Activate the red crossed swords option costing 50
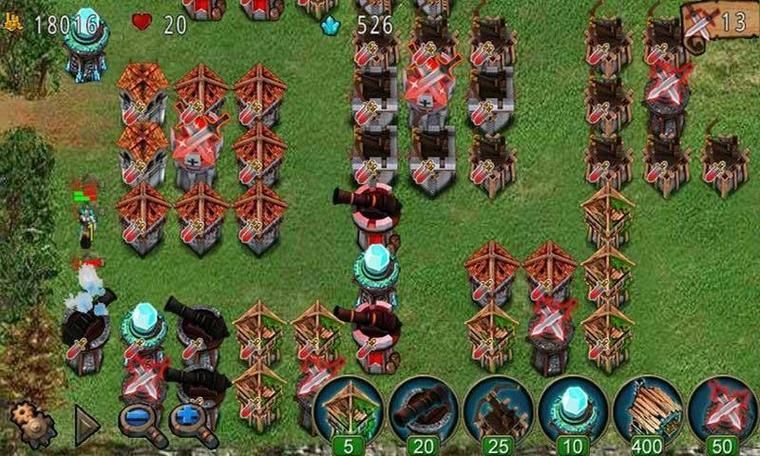 (x=722, y=408)
